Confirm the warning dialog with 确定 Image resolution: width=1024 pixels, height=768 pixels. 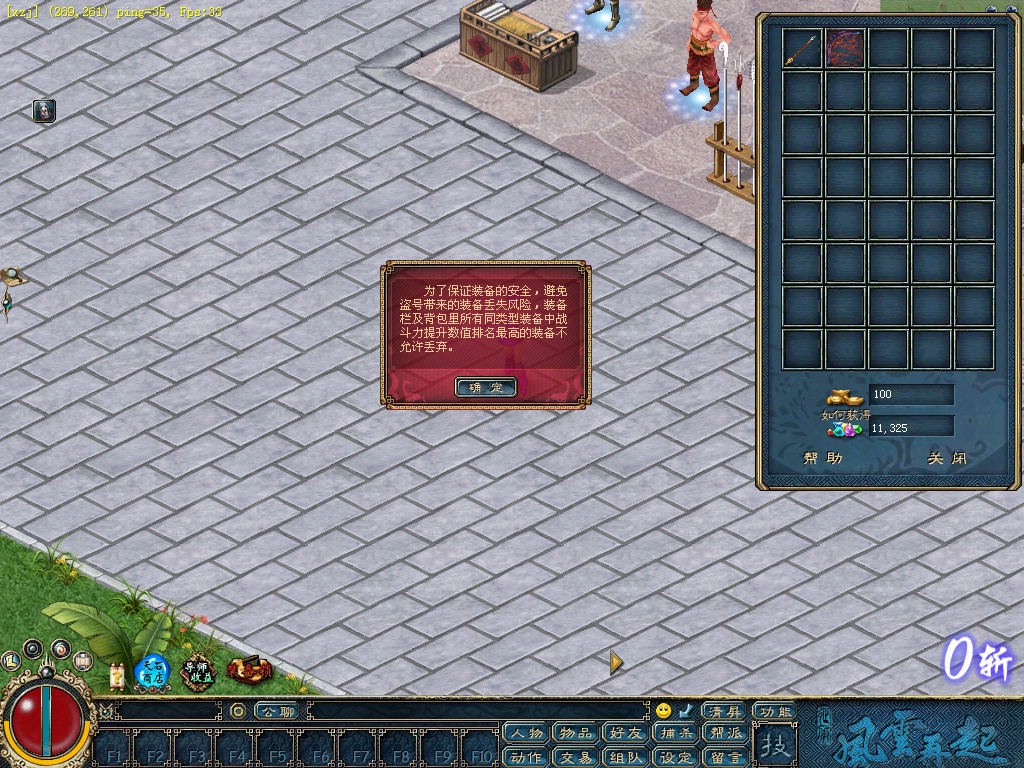click(485, 387)
